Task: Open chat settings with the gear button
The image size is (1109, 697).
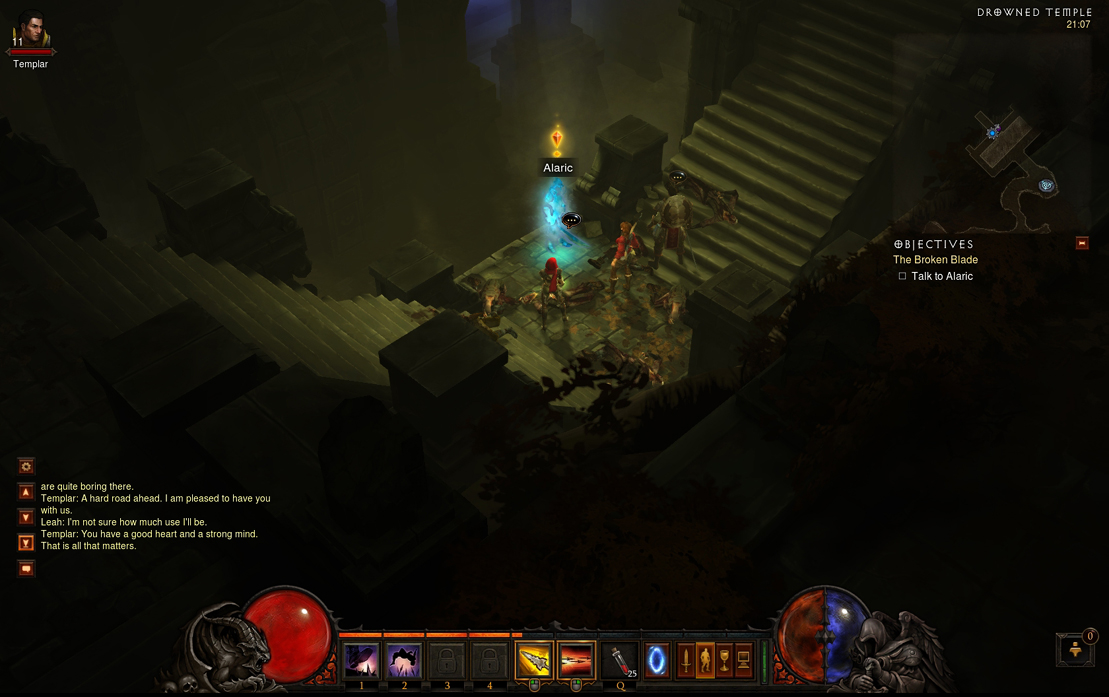Action: (26, 466)
